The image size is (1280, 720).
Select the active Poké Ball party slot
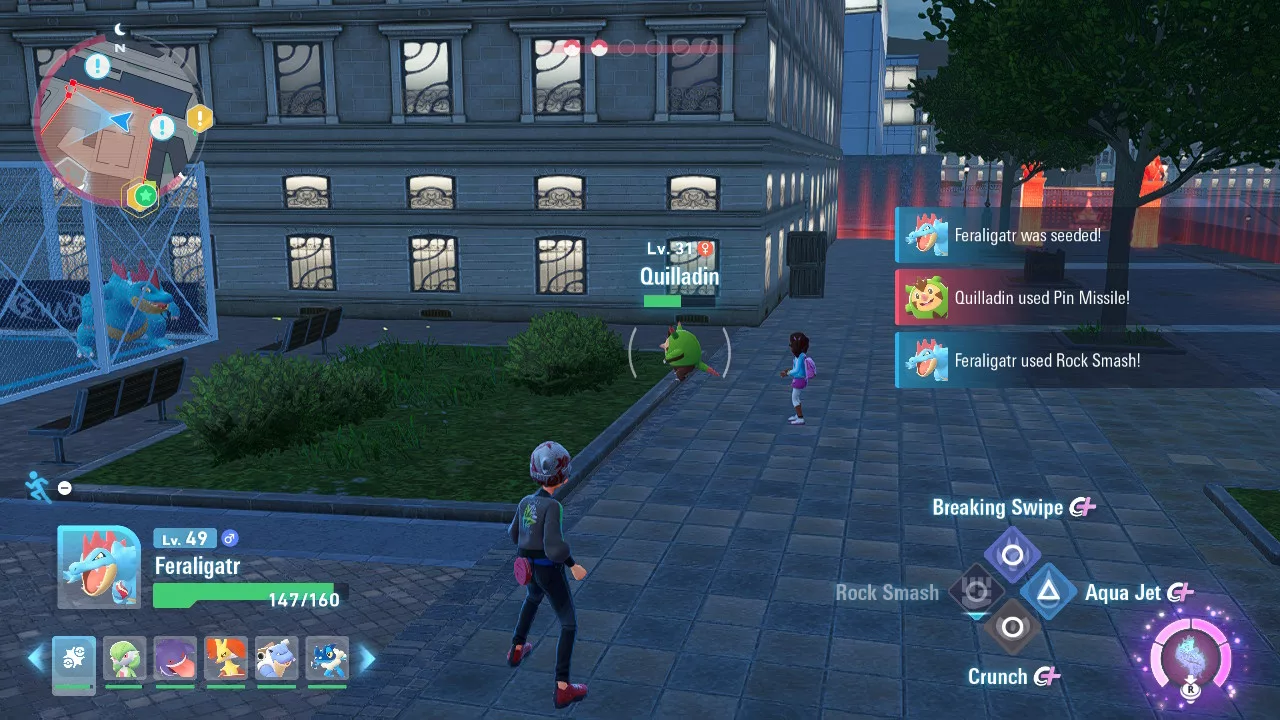(x=74, y=660)
